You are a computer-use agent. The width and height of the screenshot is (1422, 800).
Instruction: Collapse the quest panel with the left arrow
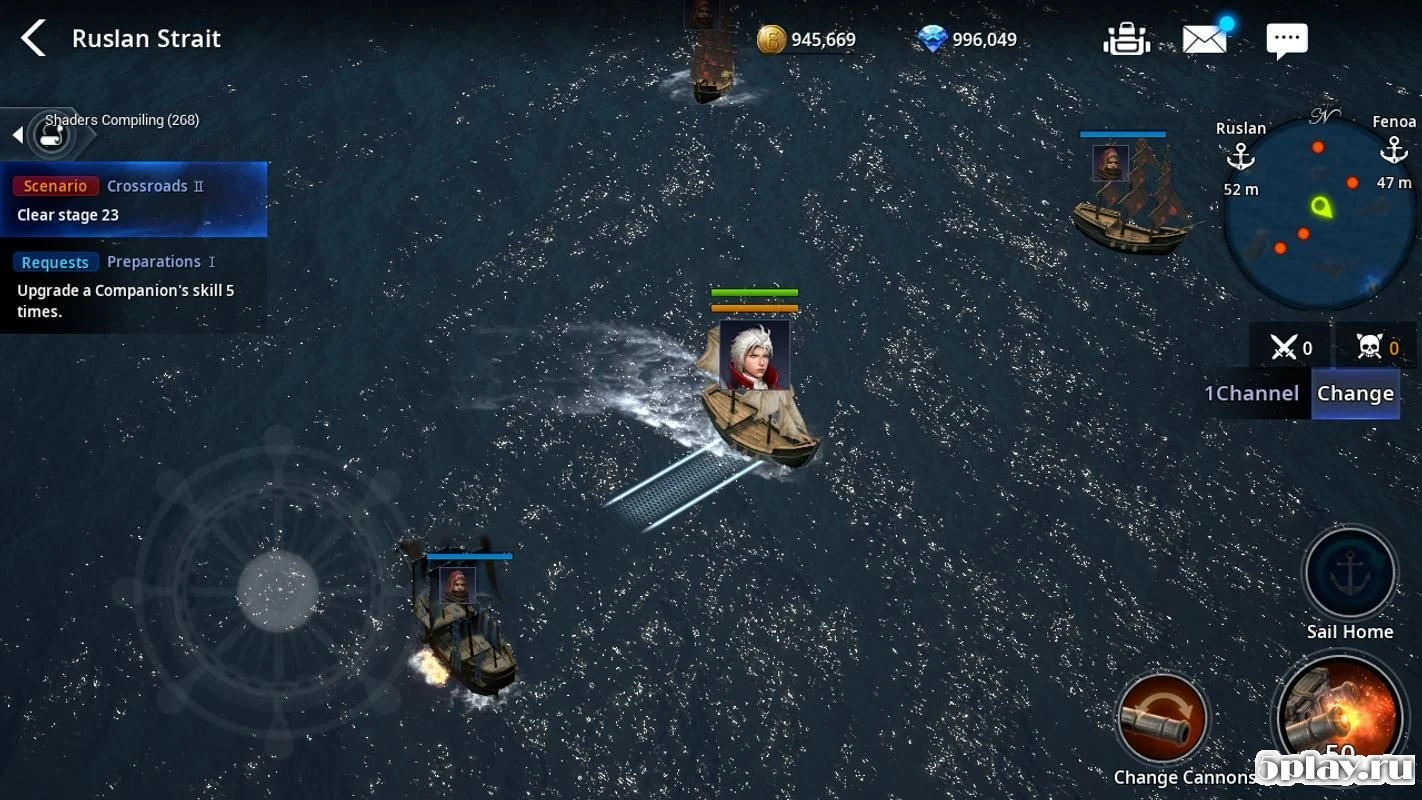(17, 135)
